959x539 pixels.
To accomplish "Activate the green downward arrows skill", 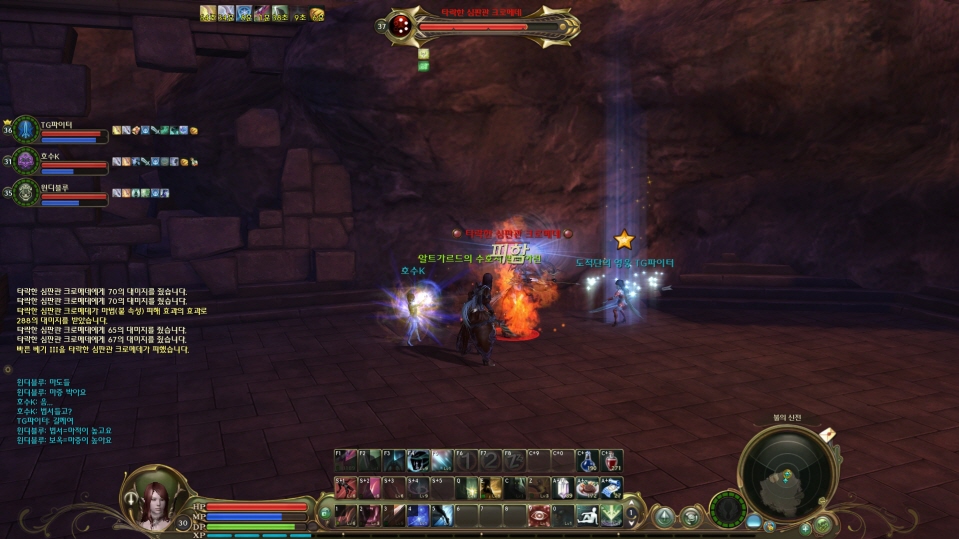I will [x=612, y=515].
